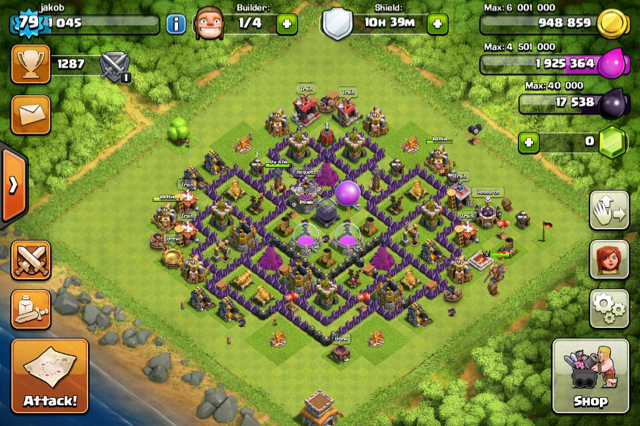This screenshot has width=640, height=426.
Task: Click the red-haired woman portrait button
Action: pos(608,260)
